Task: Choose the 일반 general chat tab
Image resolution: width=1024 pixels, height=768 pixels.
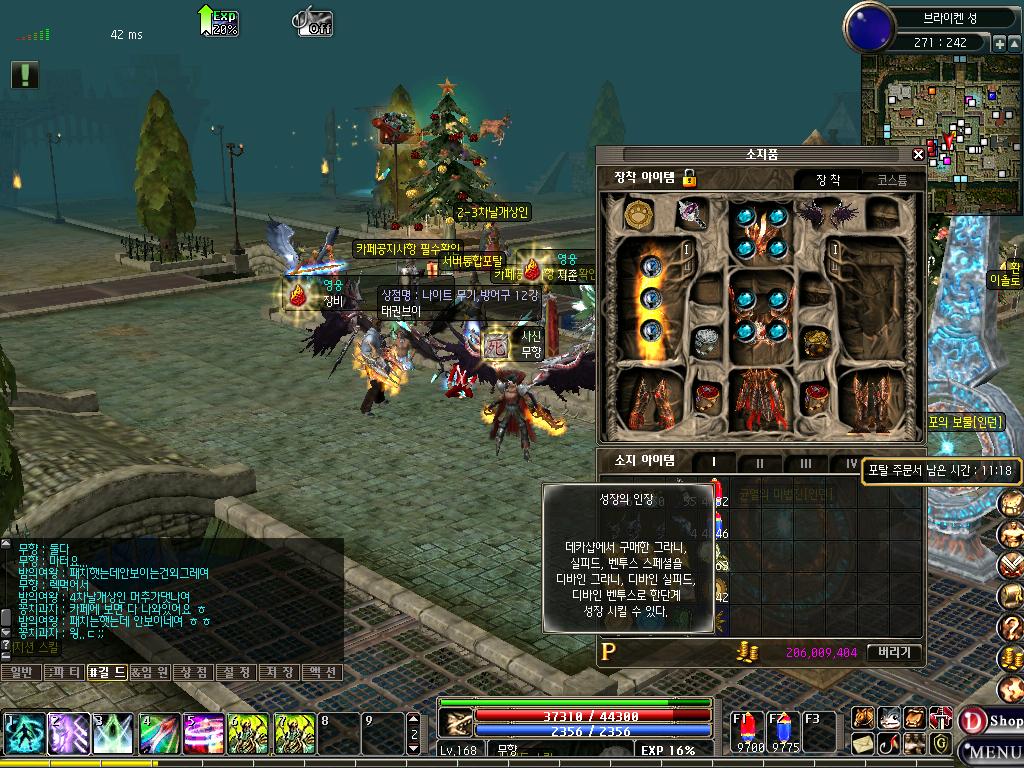Action: [x=22, y=672]
